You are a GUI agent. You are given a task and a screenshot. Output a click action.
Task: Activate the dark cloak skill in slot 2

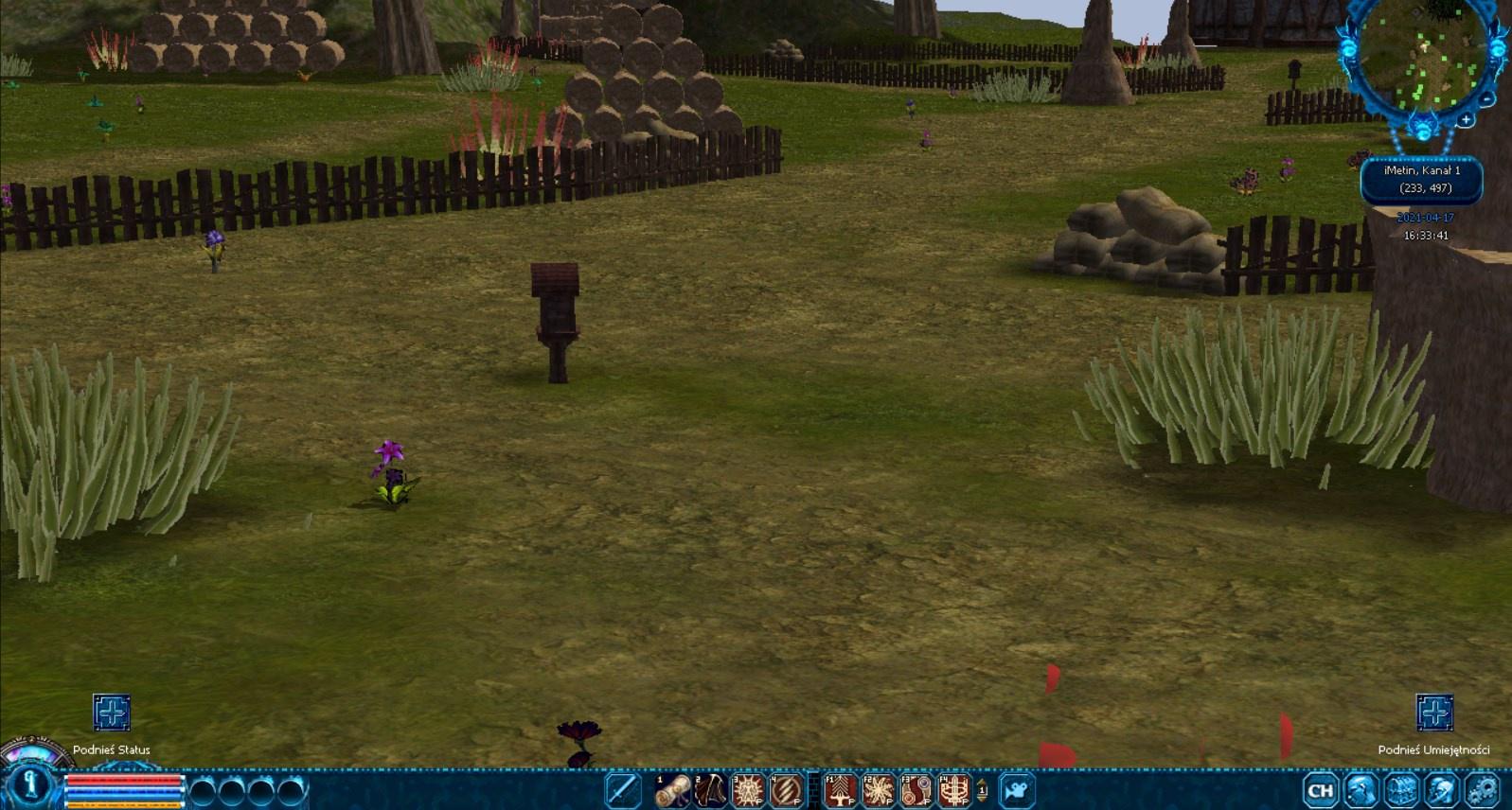(x=710, y=790)
